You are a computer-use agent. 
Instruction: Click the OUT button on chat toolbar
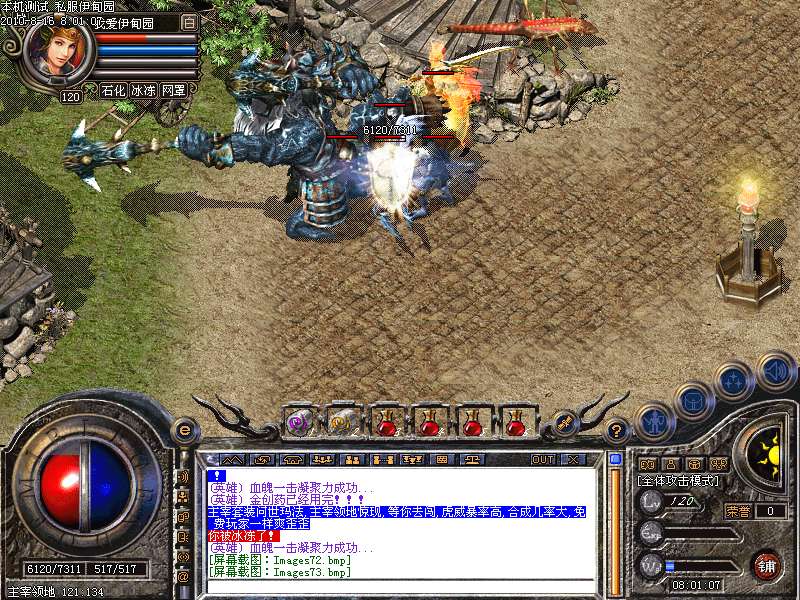542,460
